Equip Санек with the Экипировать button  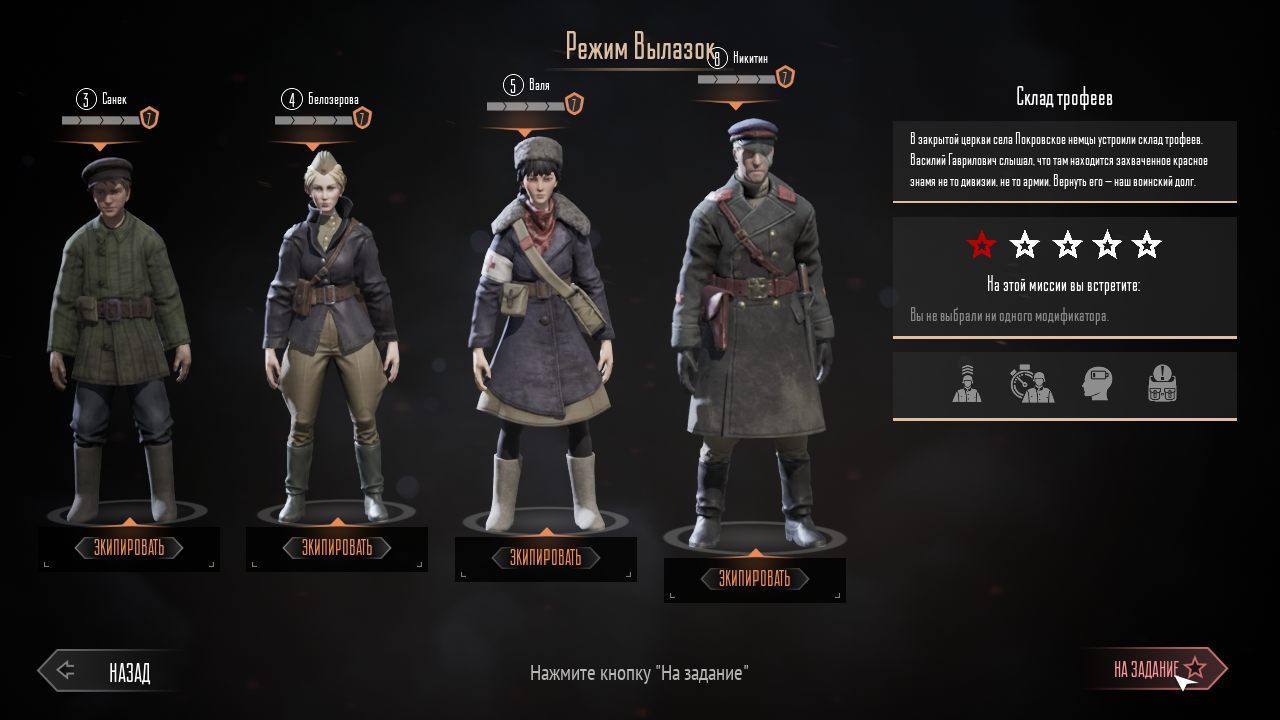129,548
